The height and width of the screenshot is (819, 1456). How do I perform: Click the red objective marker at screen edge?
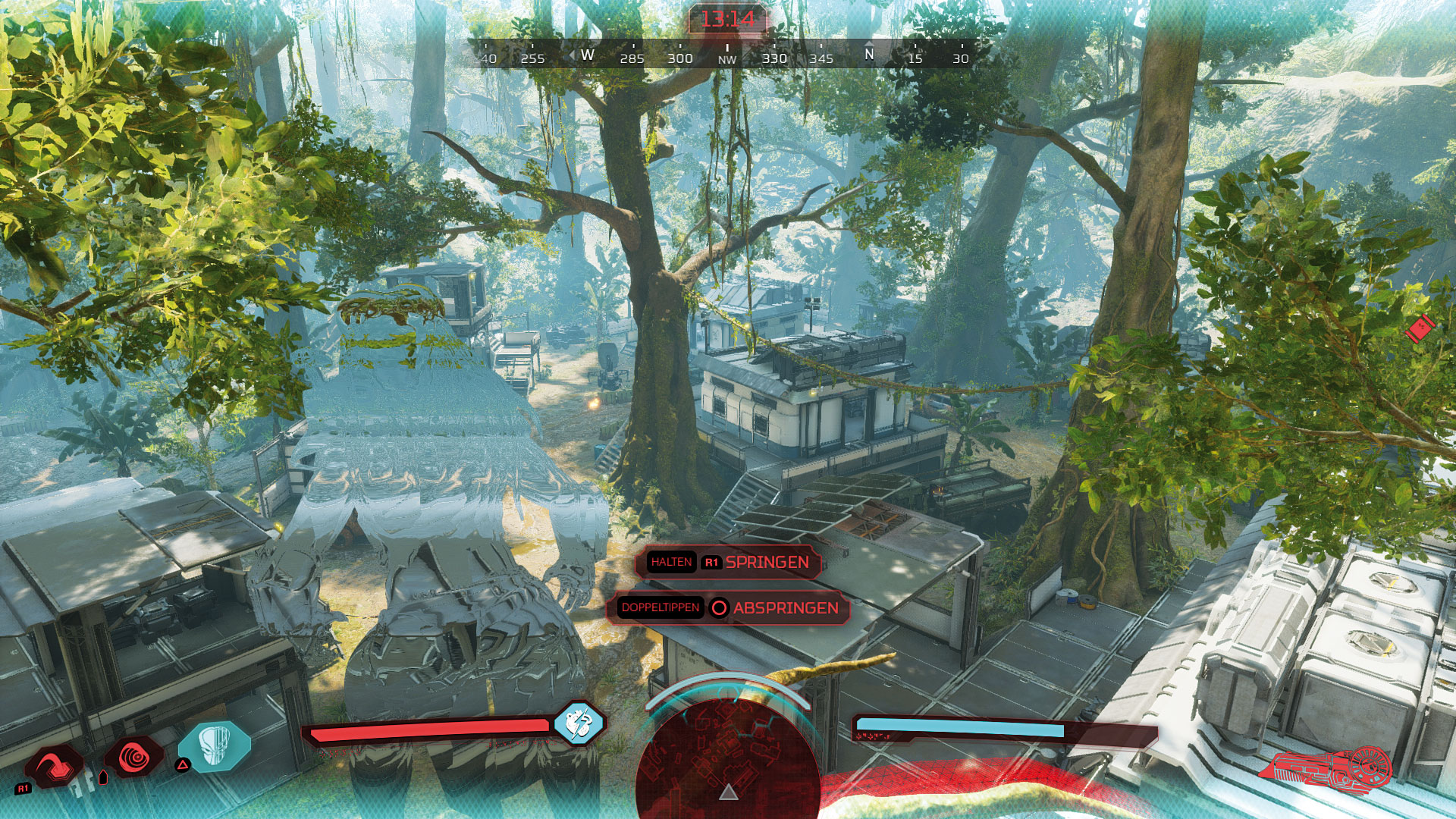(1419, 329)
